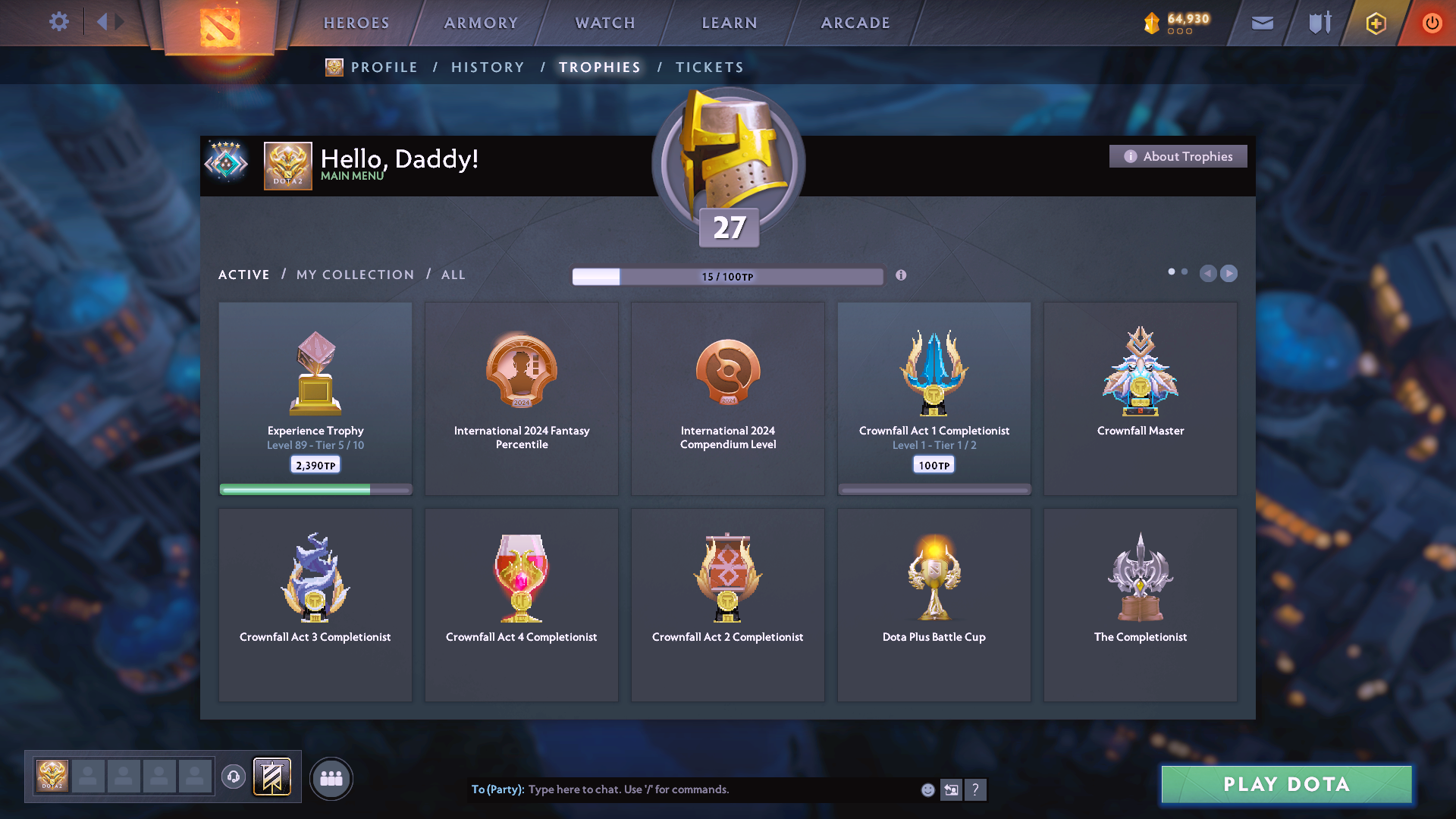The image size is (1456, 819).
Task: Open the question mark chat help icon
Action: click(x=976, y=789)
